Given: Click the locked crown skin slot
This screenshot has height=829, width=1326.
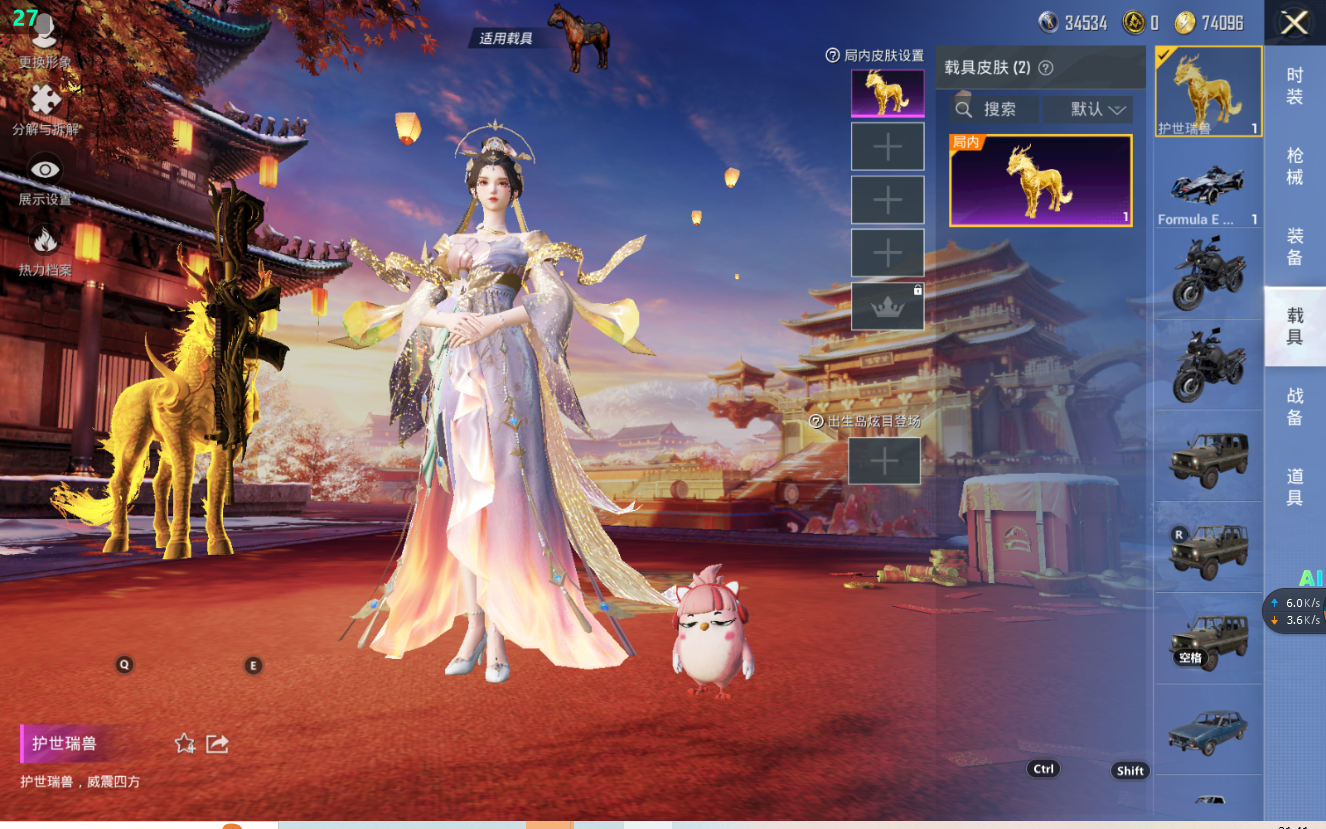Looking at the screenshot, I should pyautogui.click(x=887, y=306).
